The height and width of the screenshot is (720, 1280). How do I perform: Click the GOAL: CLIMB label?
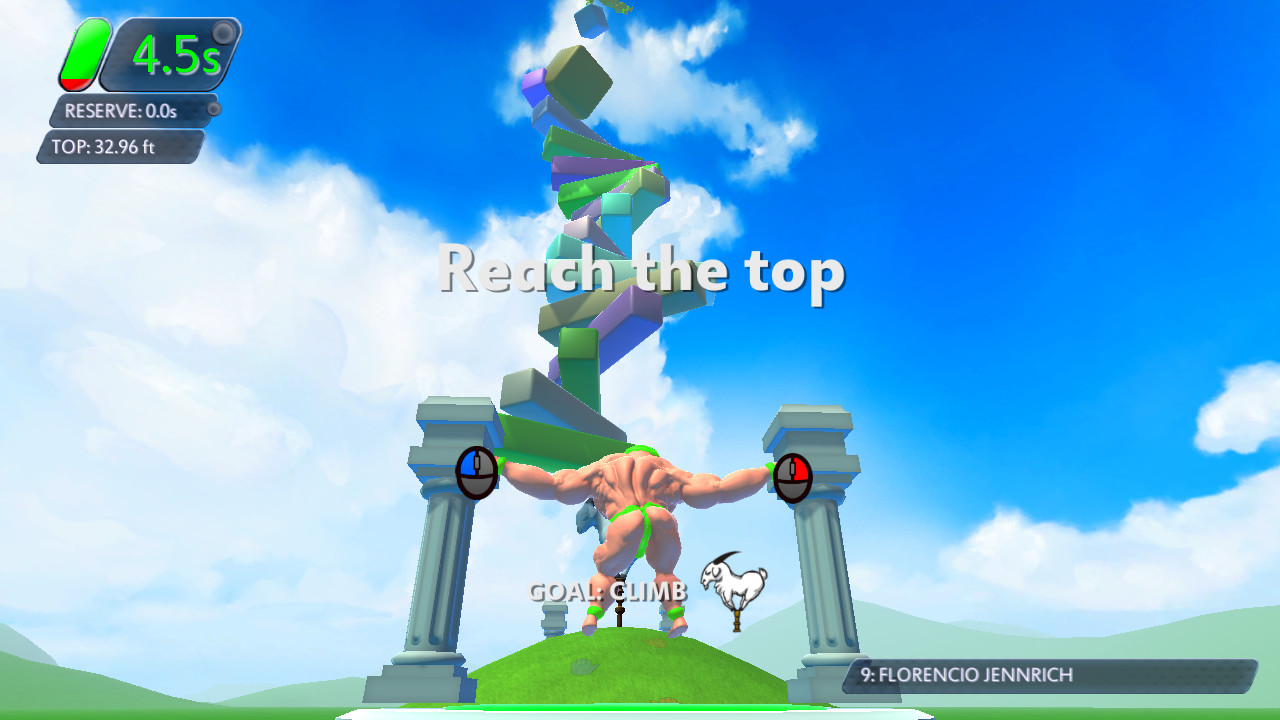click(611, 592)
